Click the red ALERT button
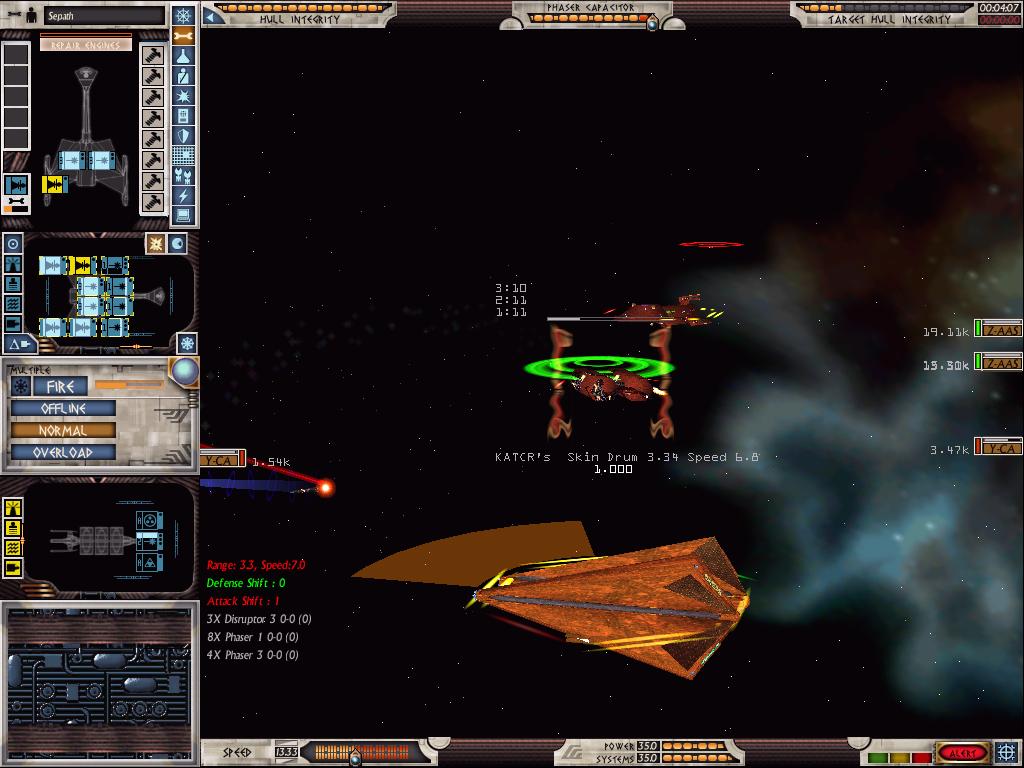This screenshot has height=768, width=1024. tap(962, 752)
